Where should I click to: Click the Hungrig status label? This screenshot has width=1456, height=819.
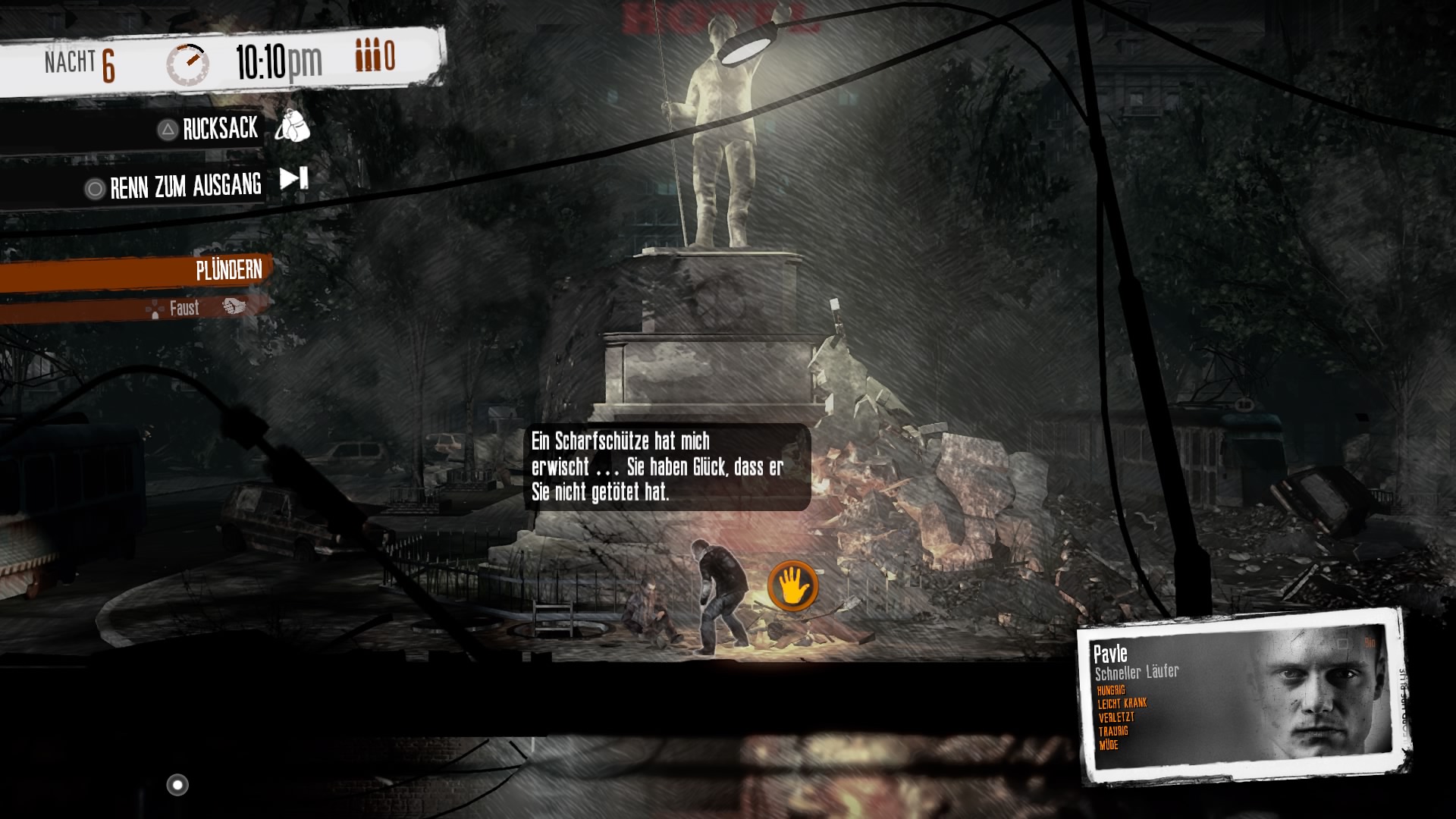(1110, 689)
